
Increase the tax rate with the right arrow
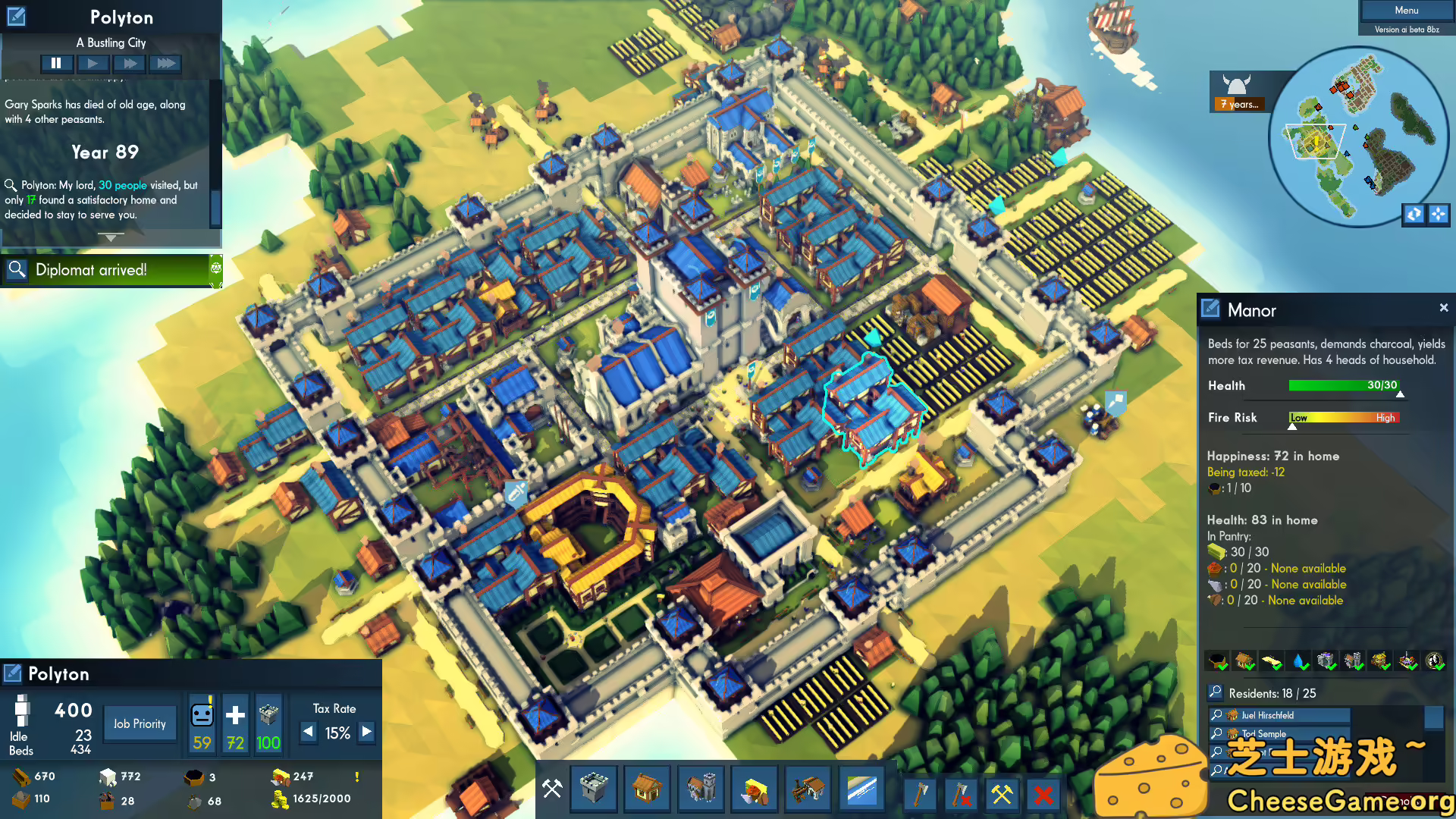click(x=366, y=733)
